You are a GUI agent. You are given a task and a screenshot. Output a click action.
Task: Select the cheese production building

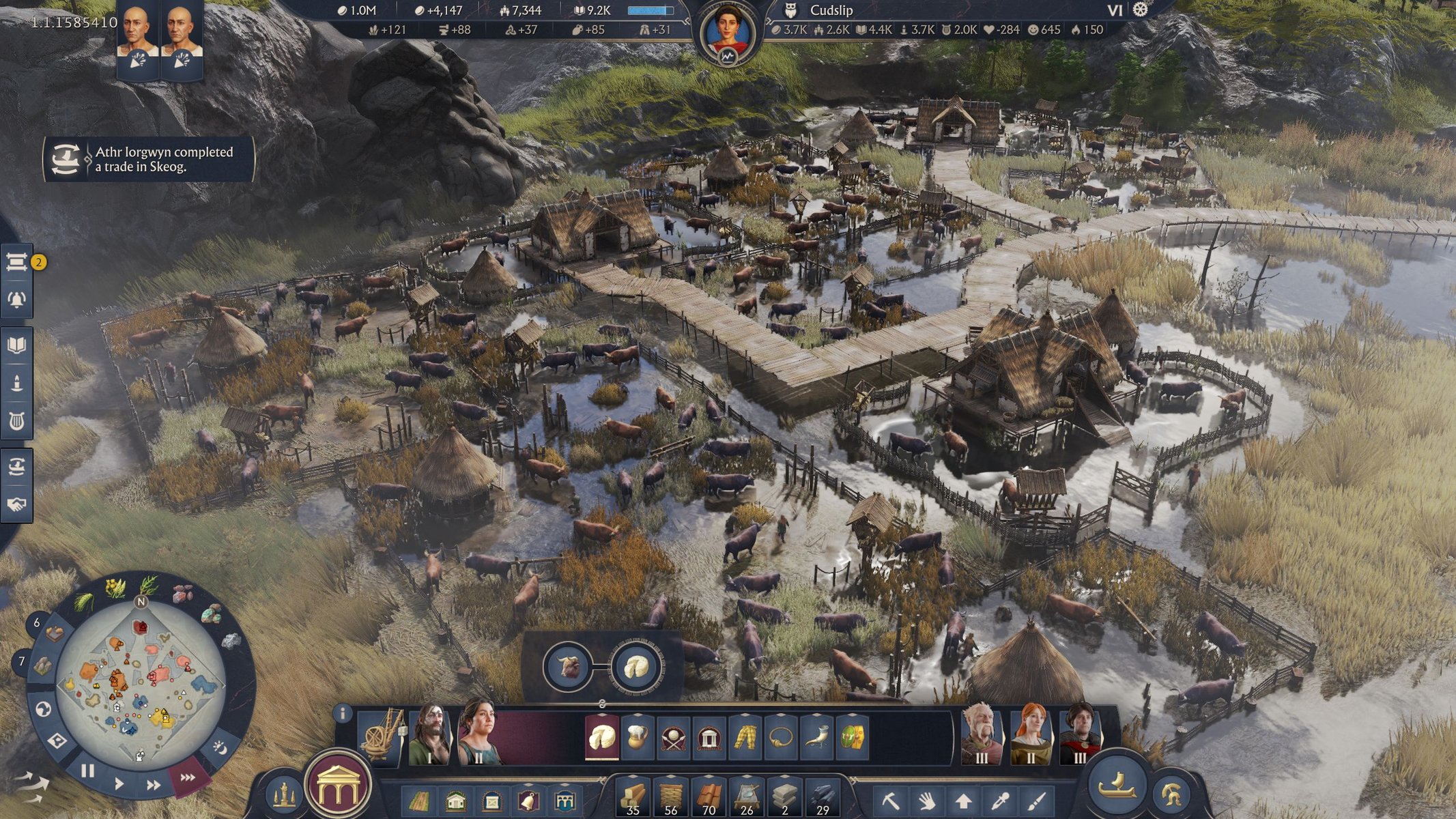(x=602, y=738)
